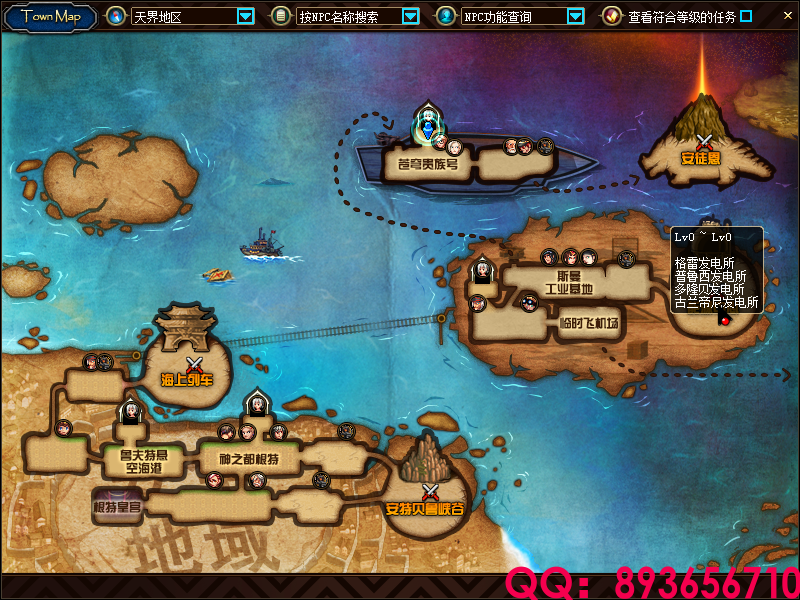Viewport: 800px width, 600px height.
Task: Open the NPC功能查询 dropdown
Action: (575, 16)
